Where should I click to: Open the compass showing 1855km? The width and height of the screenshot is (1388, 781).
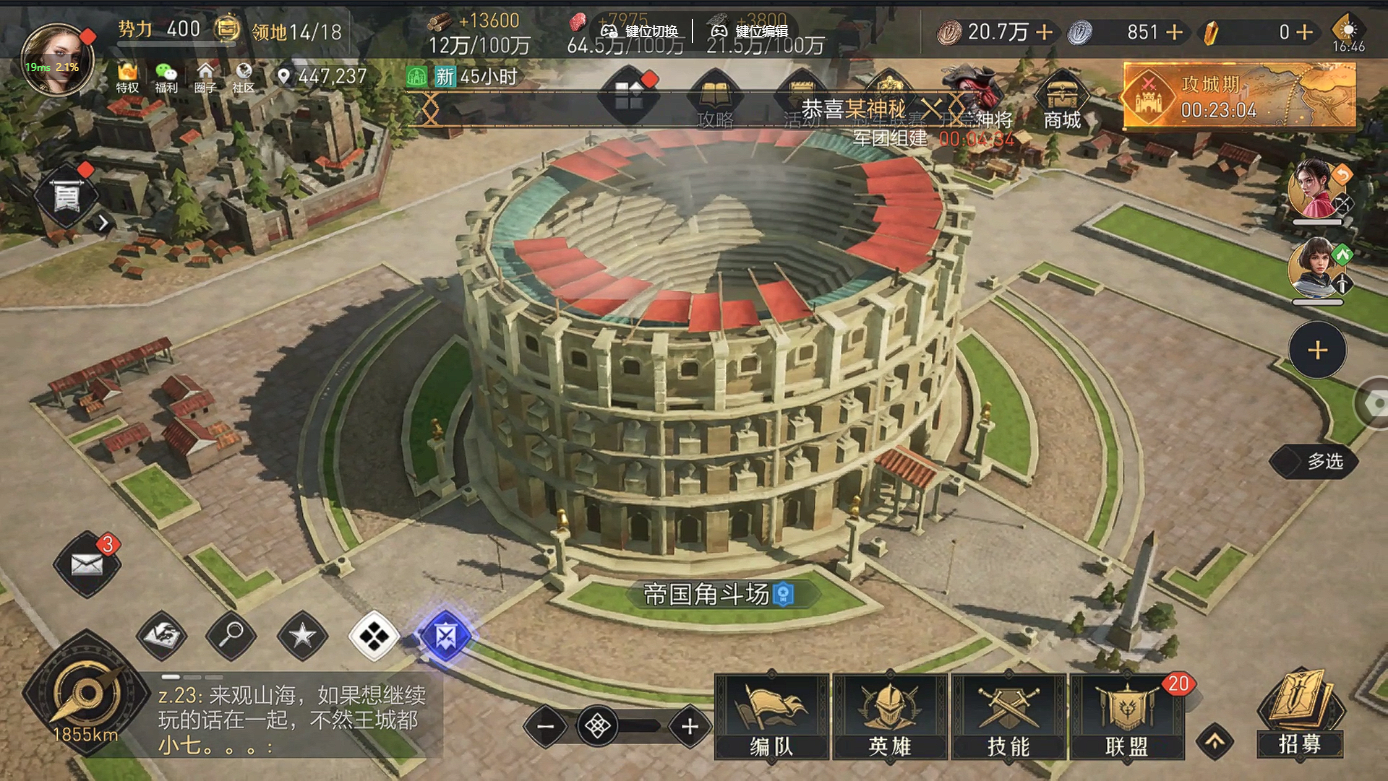(x=85, y=691)
